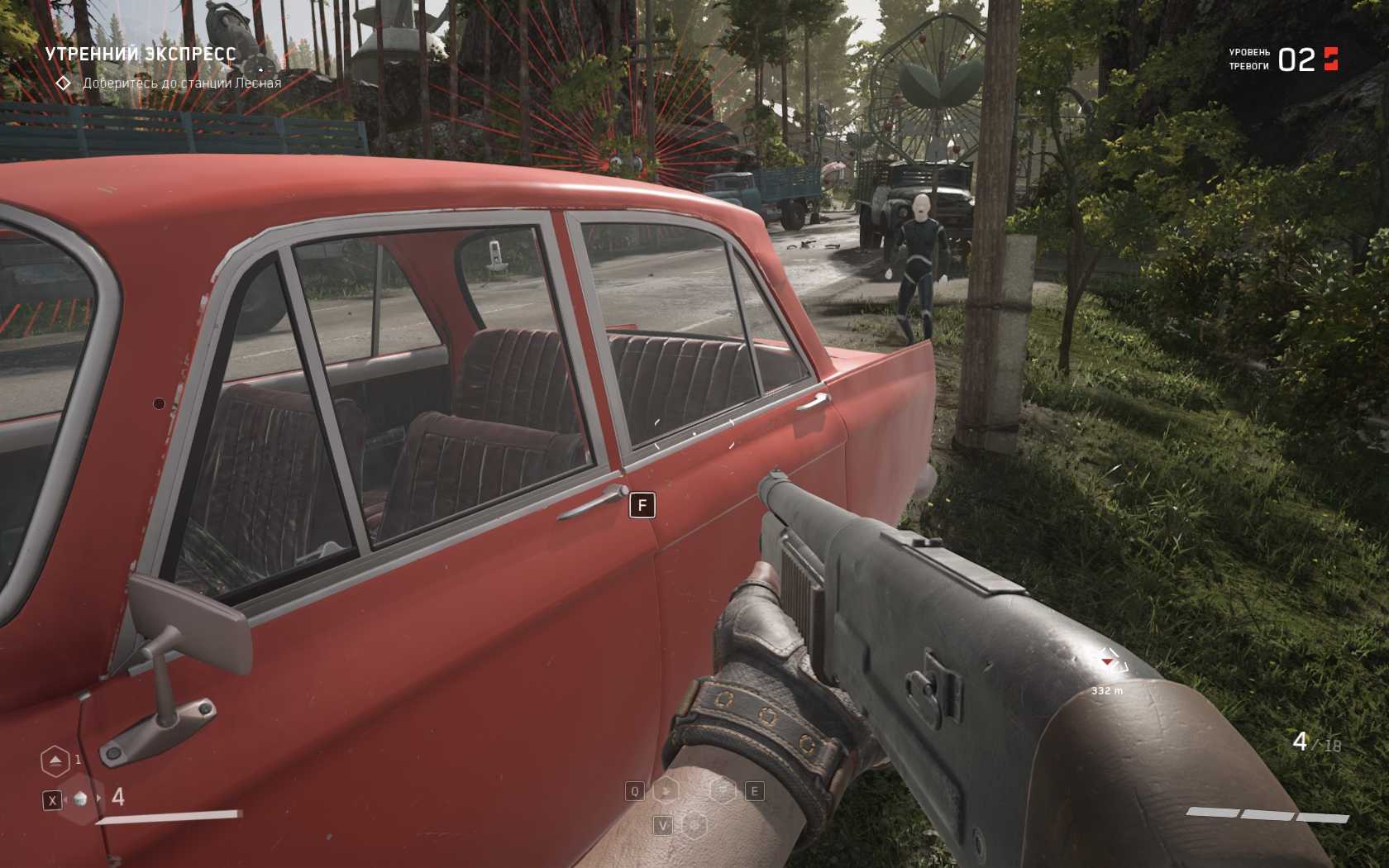Viewport: 1389px width, 868px height.
Task: Activate the hexagonal ability icon beside E
Action: tap(724, 791)
